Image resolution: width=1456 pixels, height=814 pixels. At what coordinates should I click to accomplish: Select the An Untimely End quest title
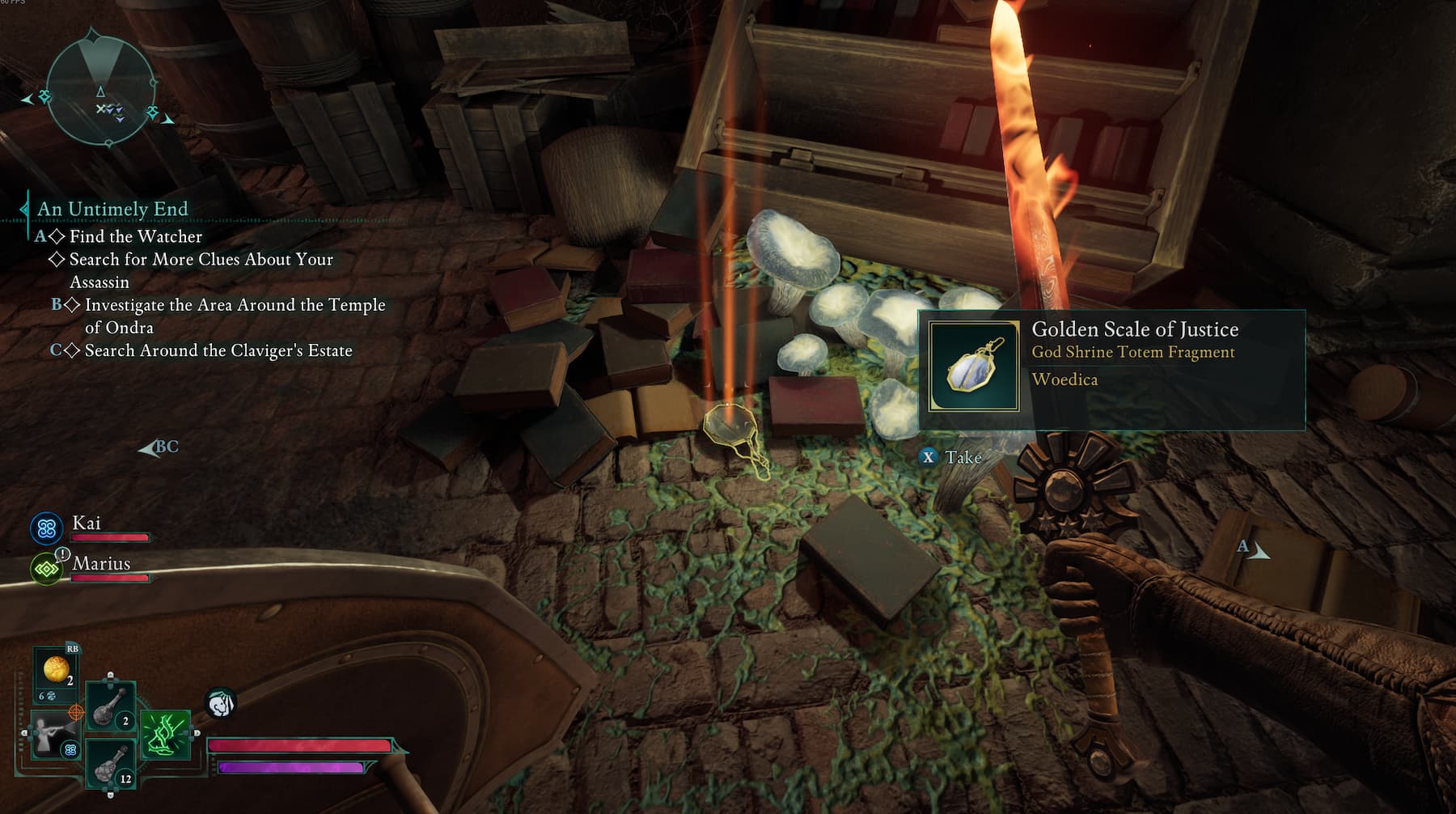(112, 209)
